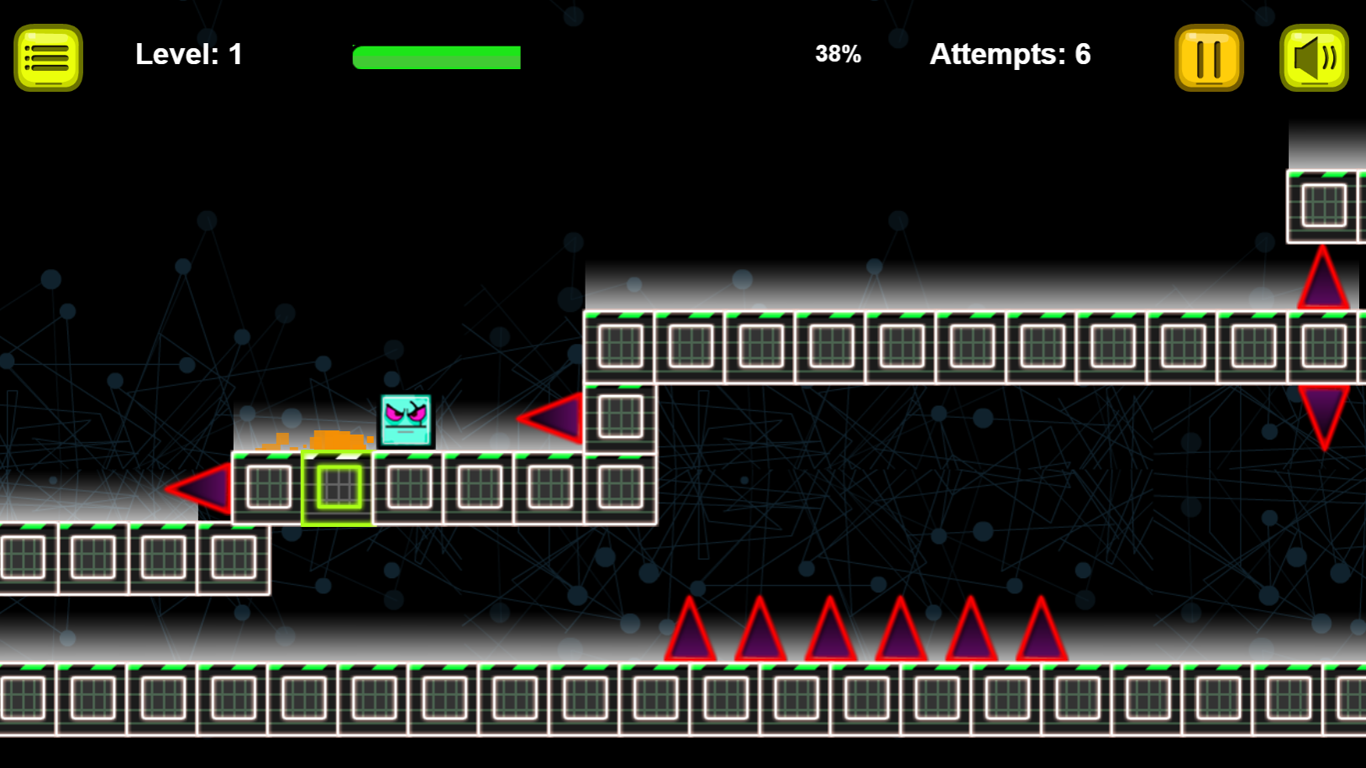1366x768 pixels.
Task: Click the left-pointing spike near the player
Action: tap(548, 420)
